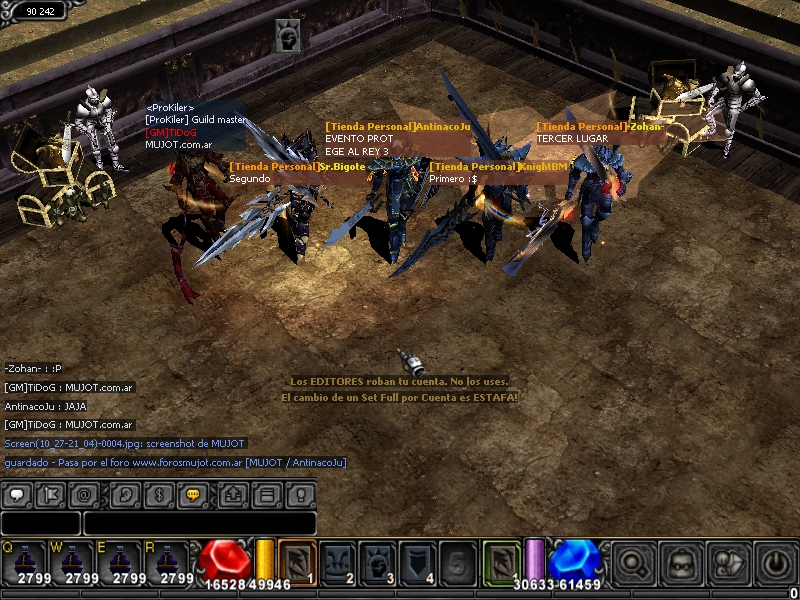Viewport: 800px width, 600px height.
Task: Open the magnifying glass menu button
Action: 632,564
